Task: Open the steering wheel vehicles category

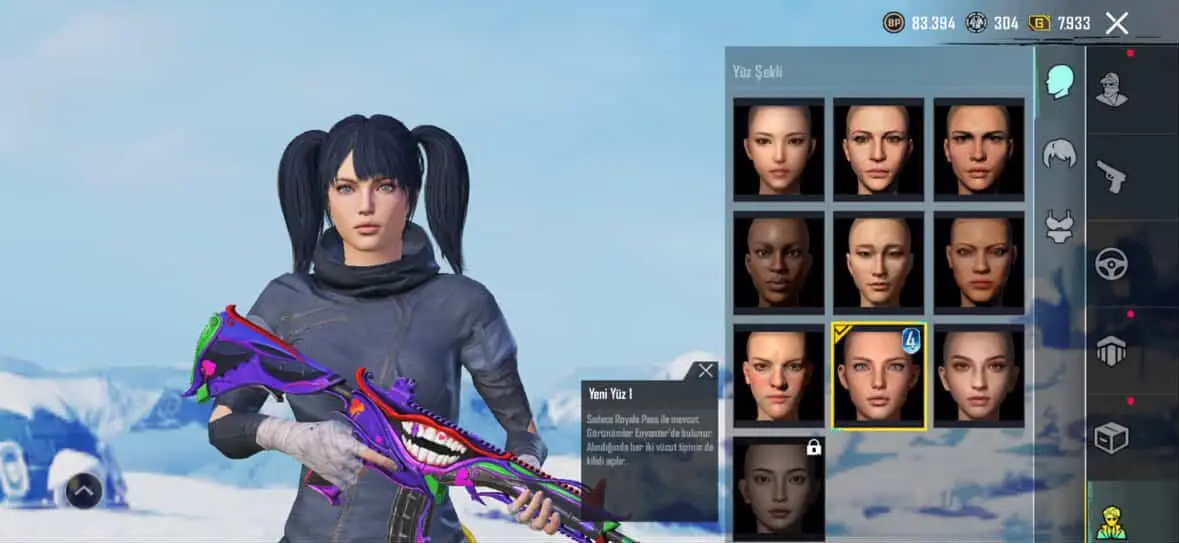Action: point(1111,264)
